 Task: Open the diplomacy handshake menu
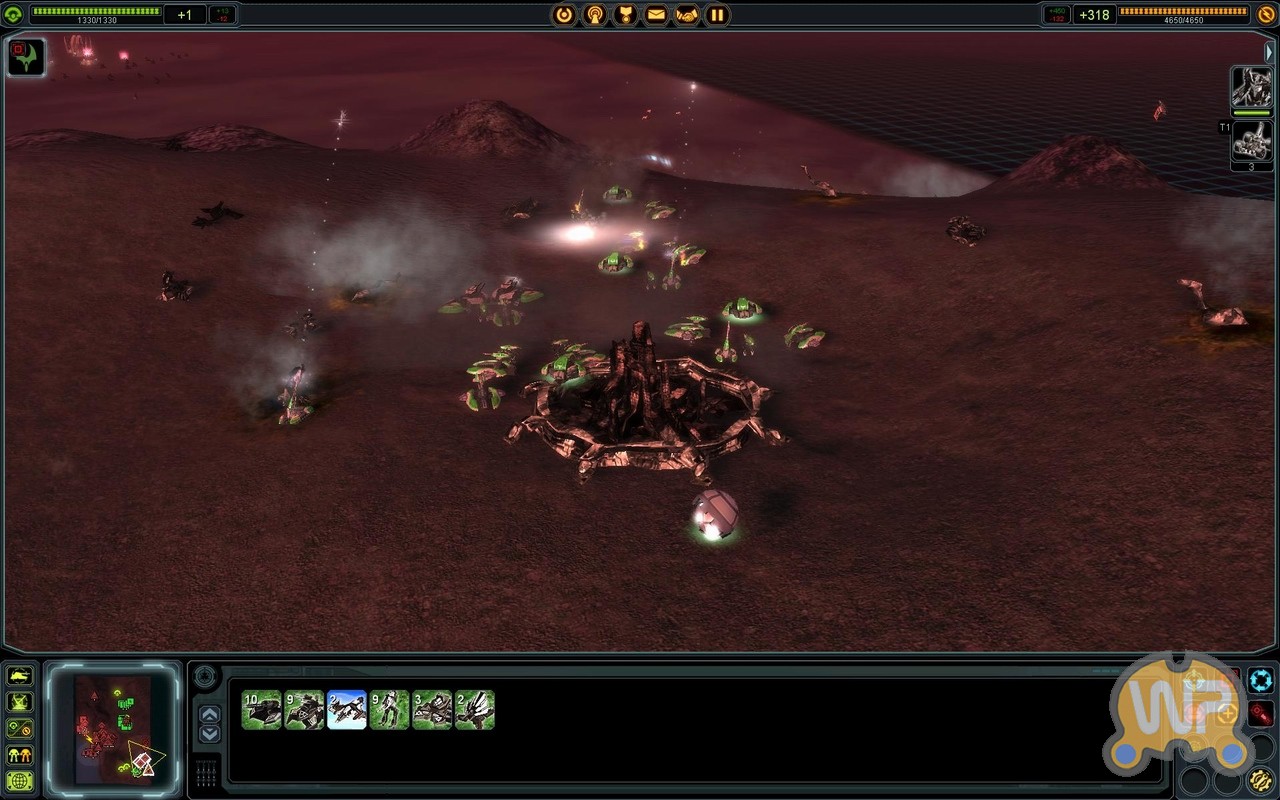tap(687, 15)
